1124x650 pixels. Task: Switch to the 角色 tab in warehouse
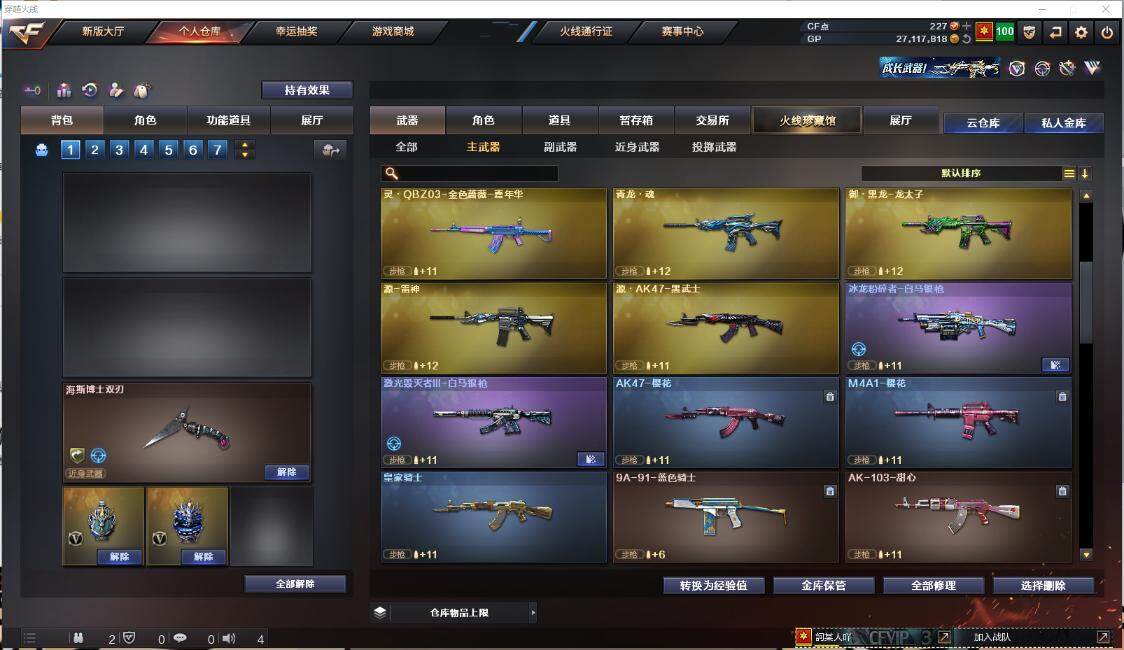[483, 121]
